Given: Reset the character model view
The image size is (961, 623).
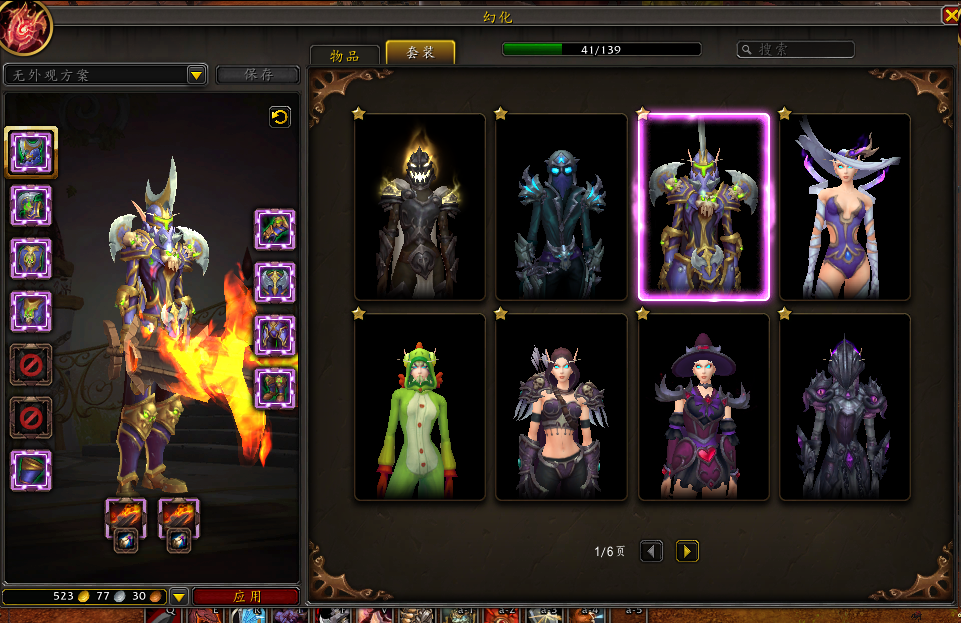Looking at the screenshot, I should (x=280, y=118).
